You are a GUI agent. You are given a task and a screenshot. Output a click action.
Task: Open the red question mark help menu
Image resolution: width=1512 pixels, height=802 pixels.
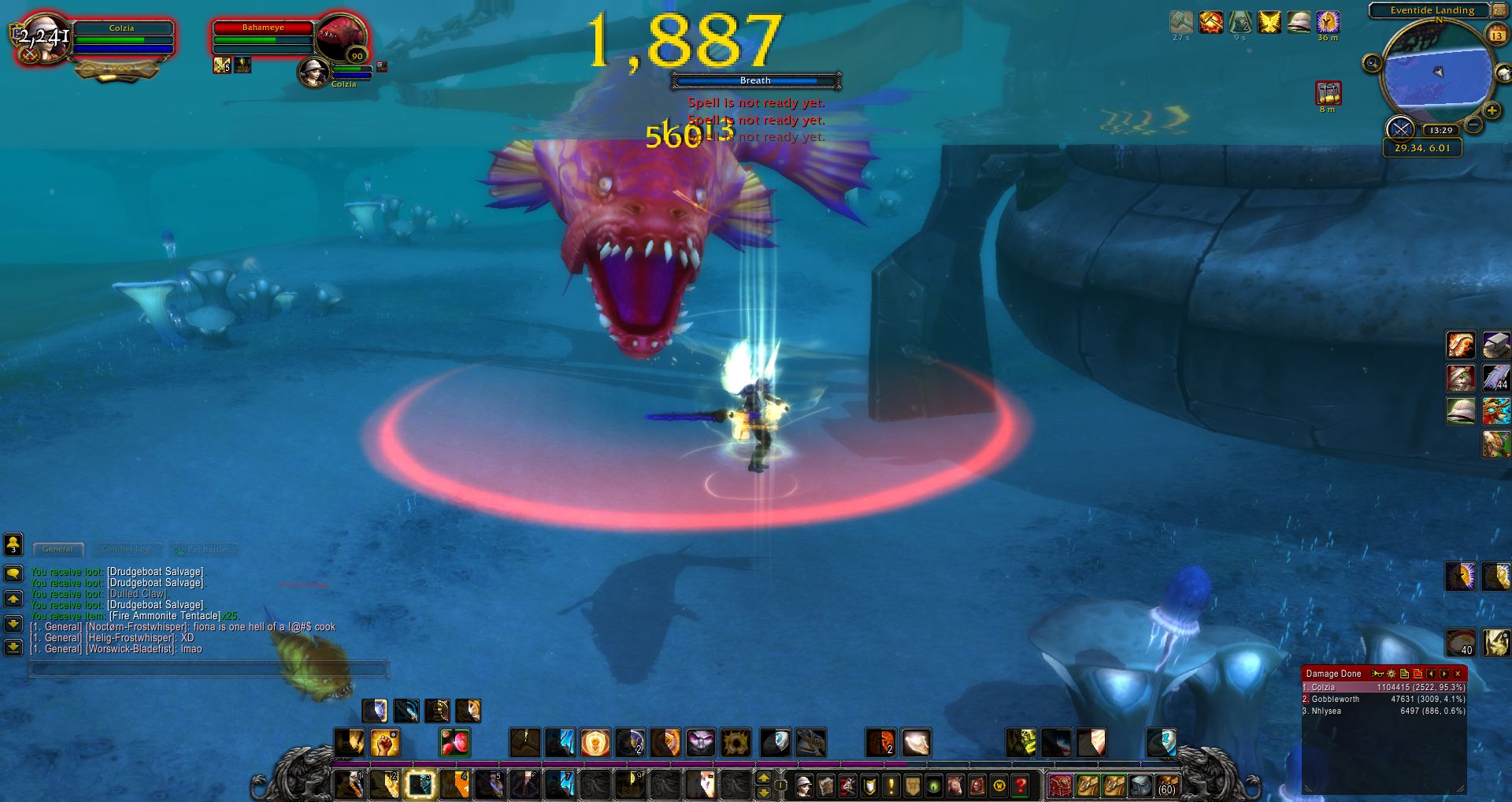[1021, 785]
